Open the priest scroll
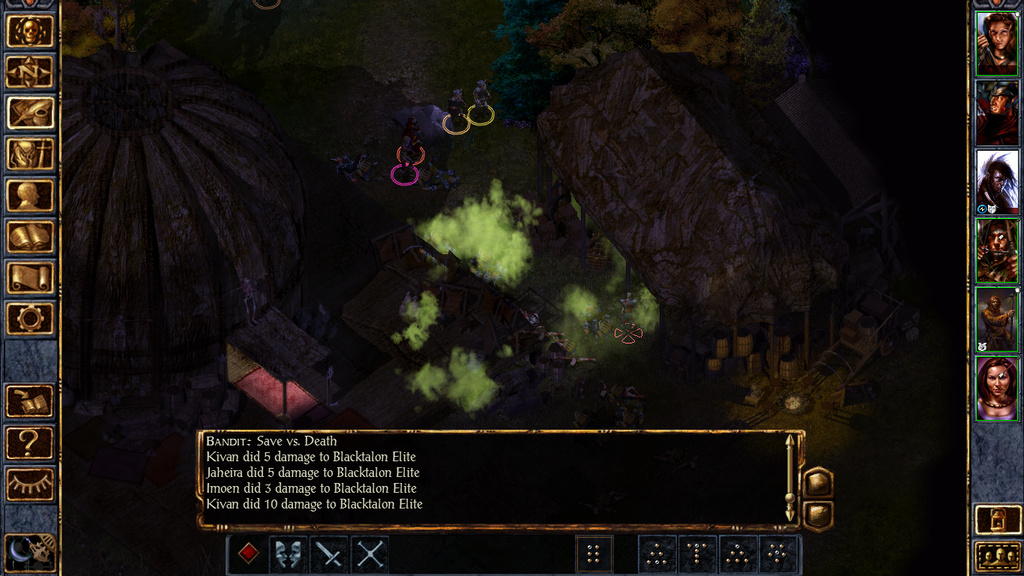 click(30, 278)
